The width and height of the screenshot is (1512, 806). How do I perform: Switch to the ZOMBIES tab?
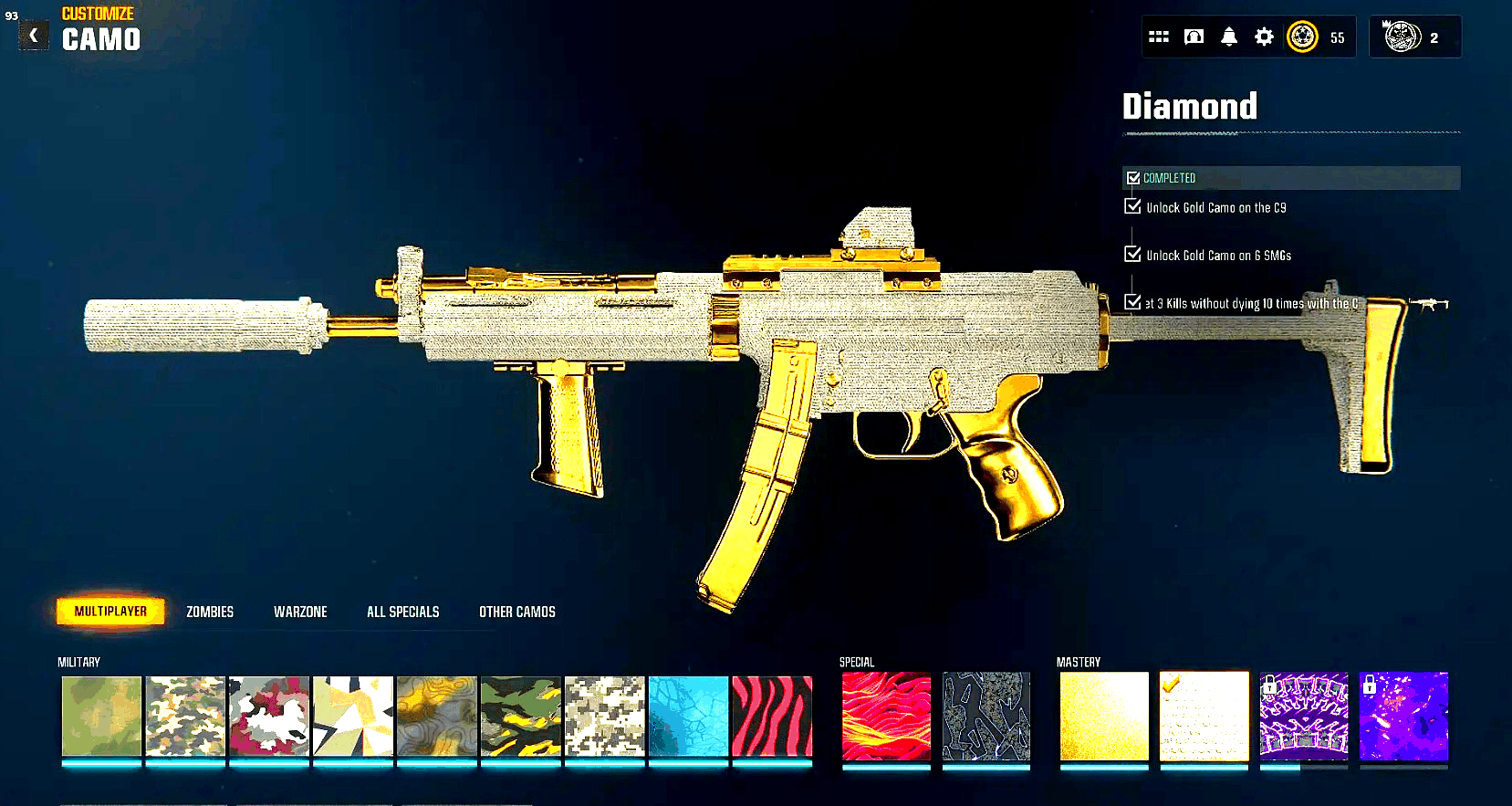tap(209, 611)
